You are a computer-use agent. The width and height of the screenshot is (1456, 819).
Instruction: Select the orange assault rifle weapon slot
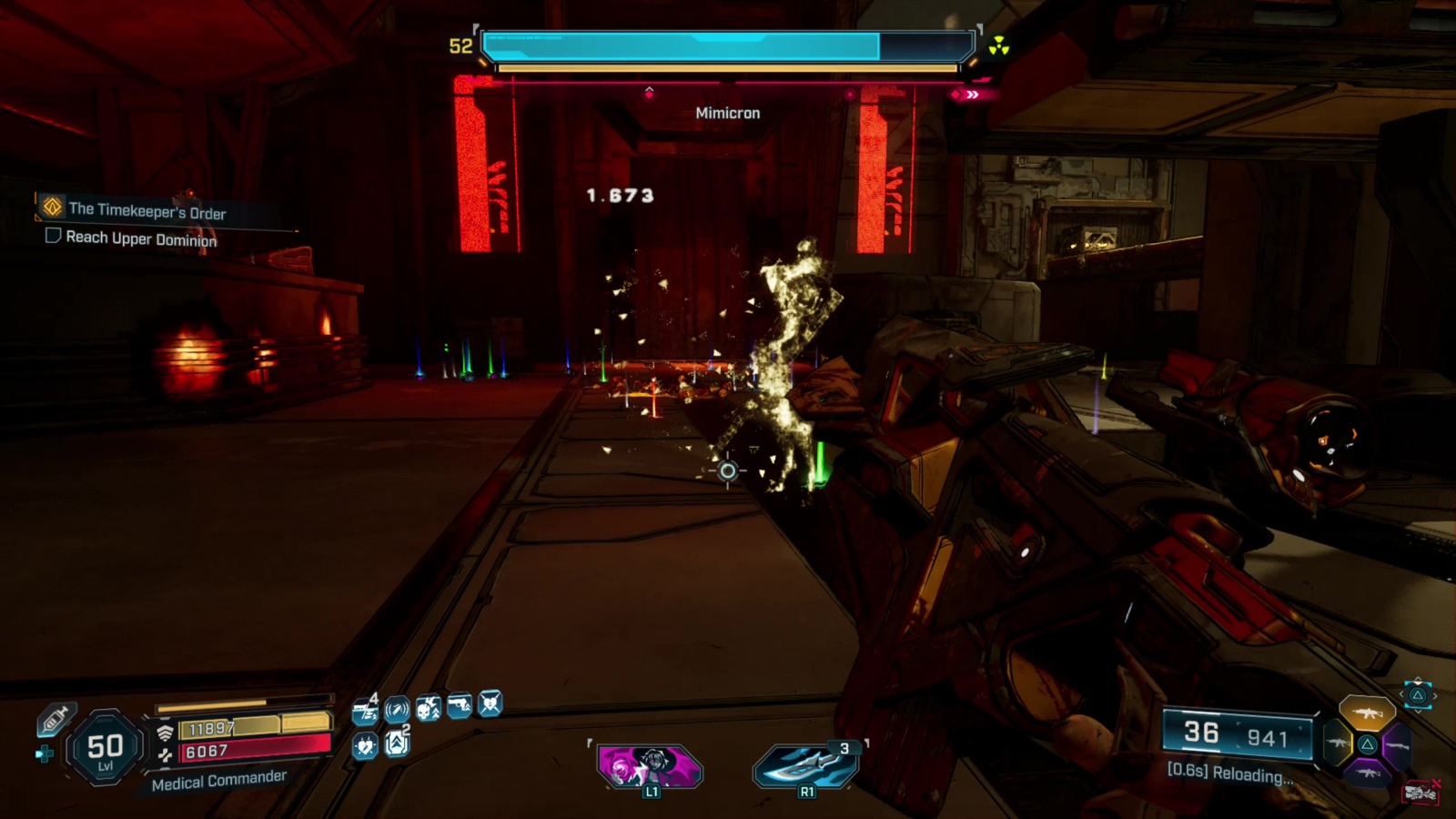click(1369, 713)
